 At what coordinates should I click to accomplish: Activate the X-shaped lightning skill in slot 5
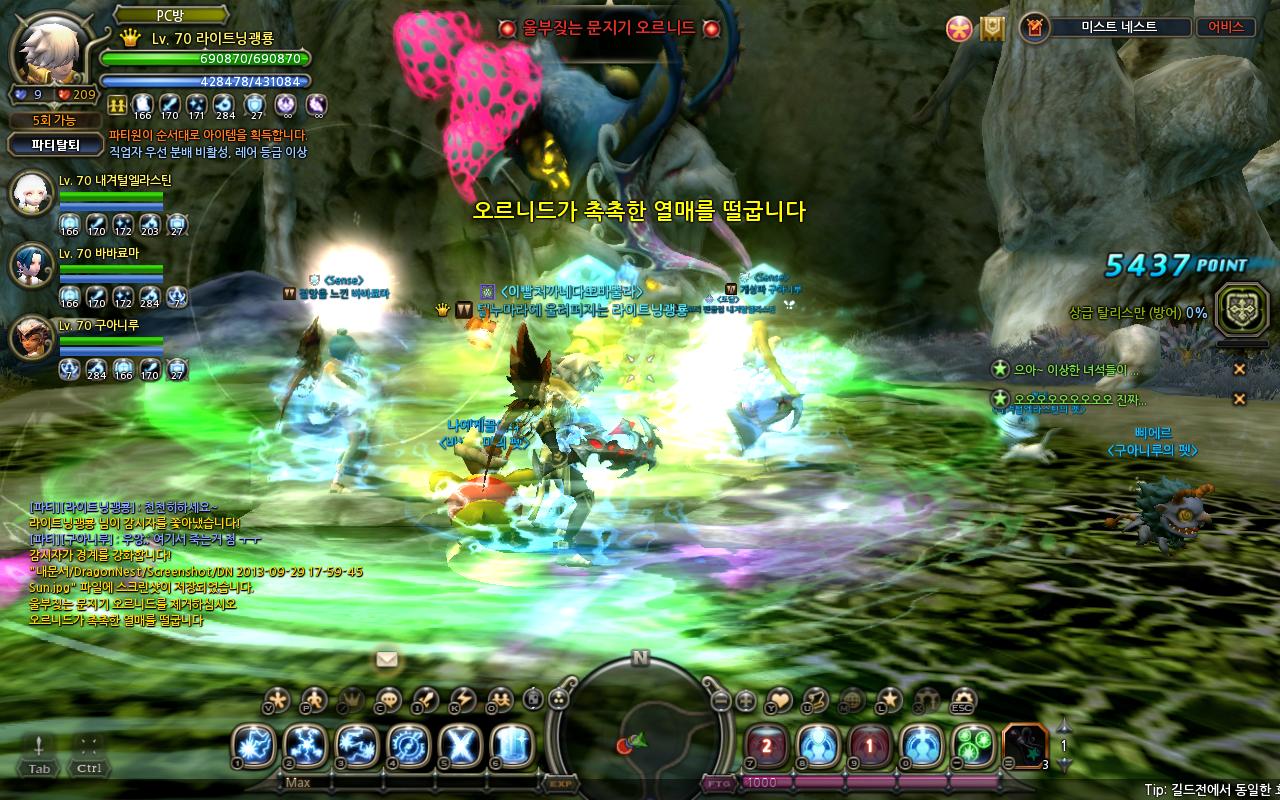tap(461, 746)
